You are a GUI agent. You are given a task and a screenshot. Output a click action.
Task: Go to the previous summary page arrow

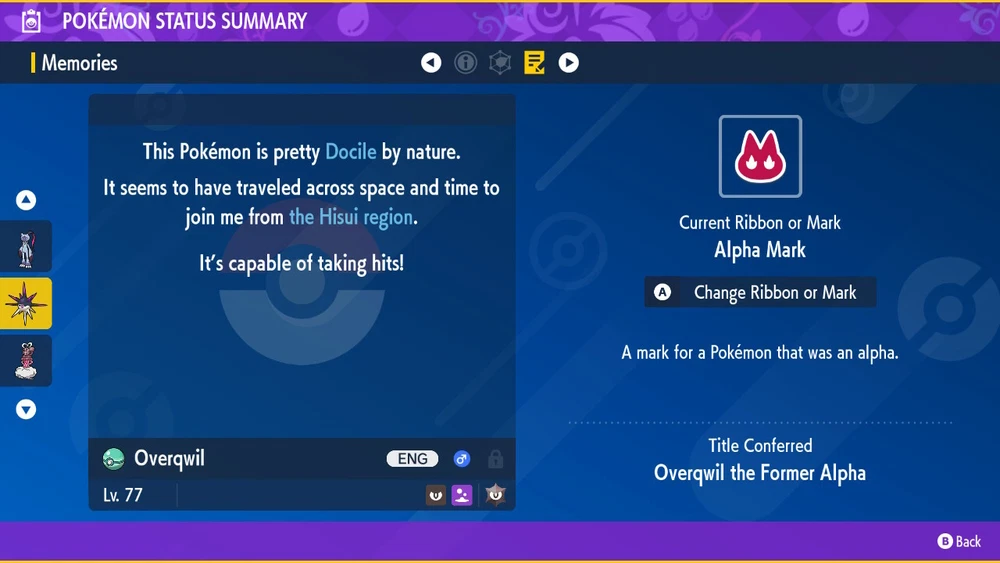click(431, 63)
